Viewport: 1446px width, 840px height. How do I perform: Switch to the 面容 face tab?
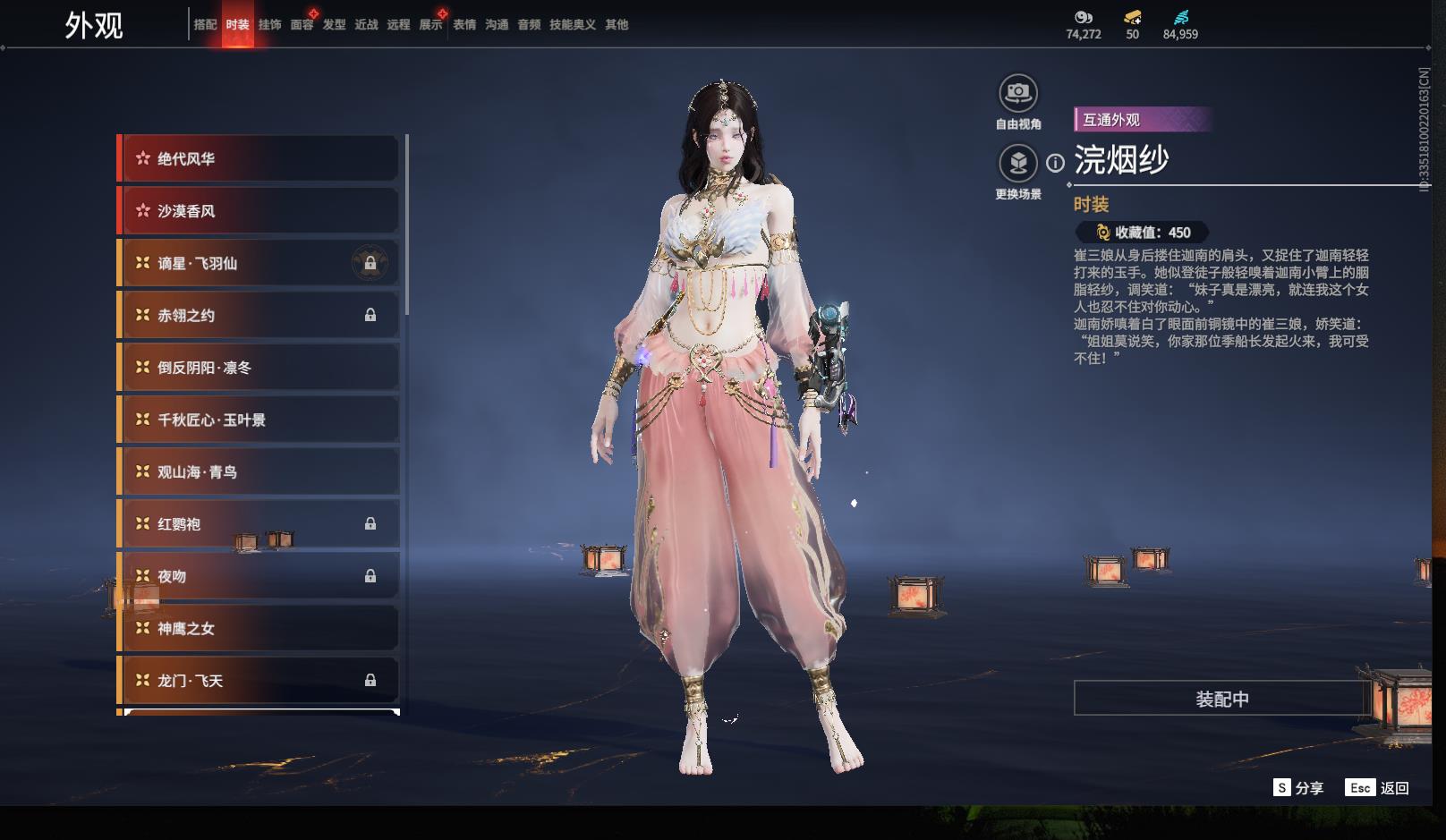point(302,25)
